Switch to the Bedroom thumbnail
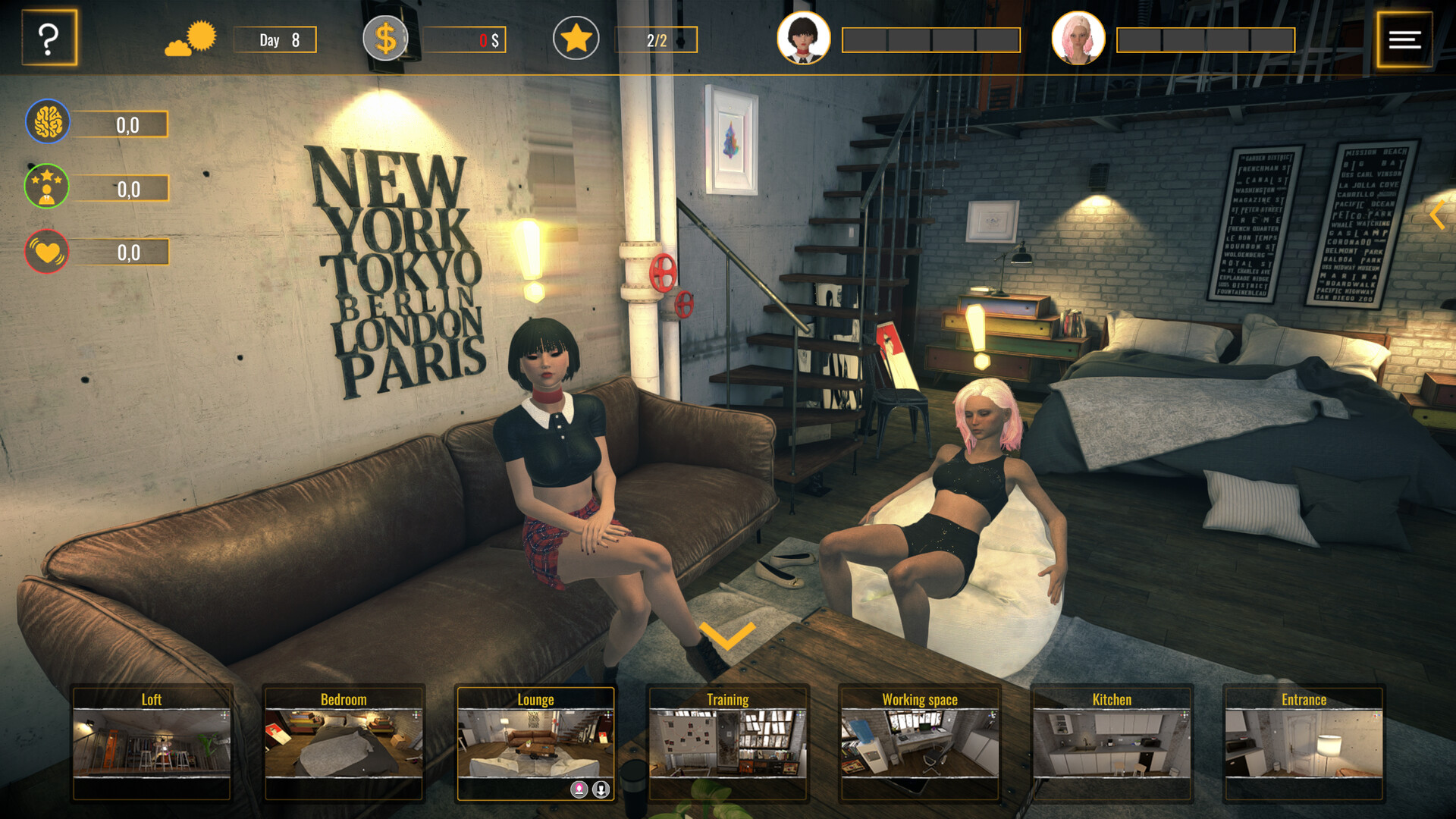Screen dimensions: 1456x819 coord(344,742)
